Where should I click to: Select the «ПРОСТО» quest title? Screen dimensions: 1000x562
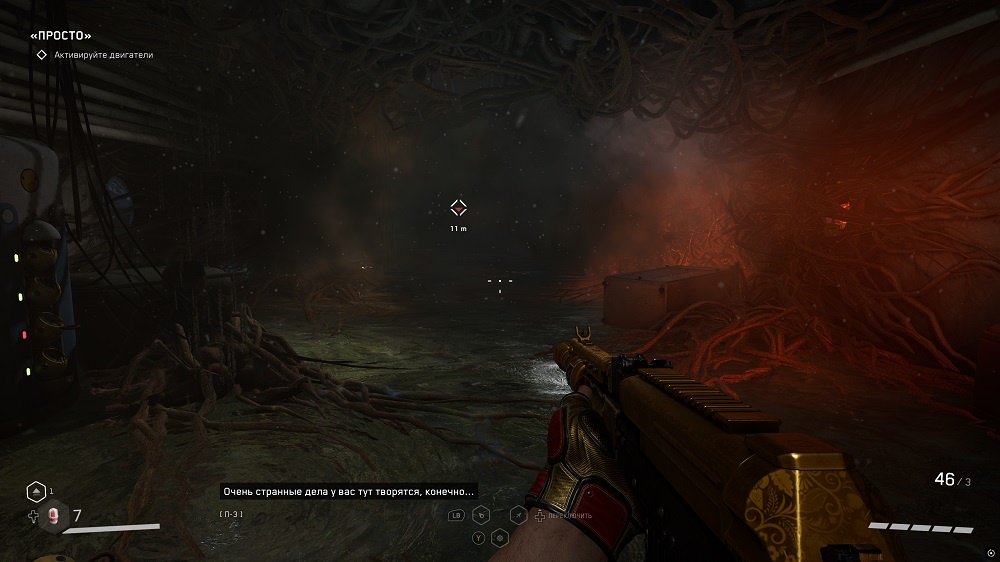61,35
